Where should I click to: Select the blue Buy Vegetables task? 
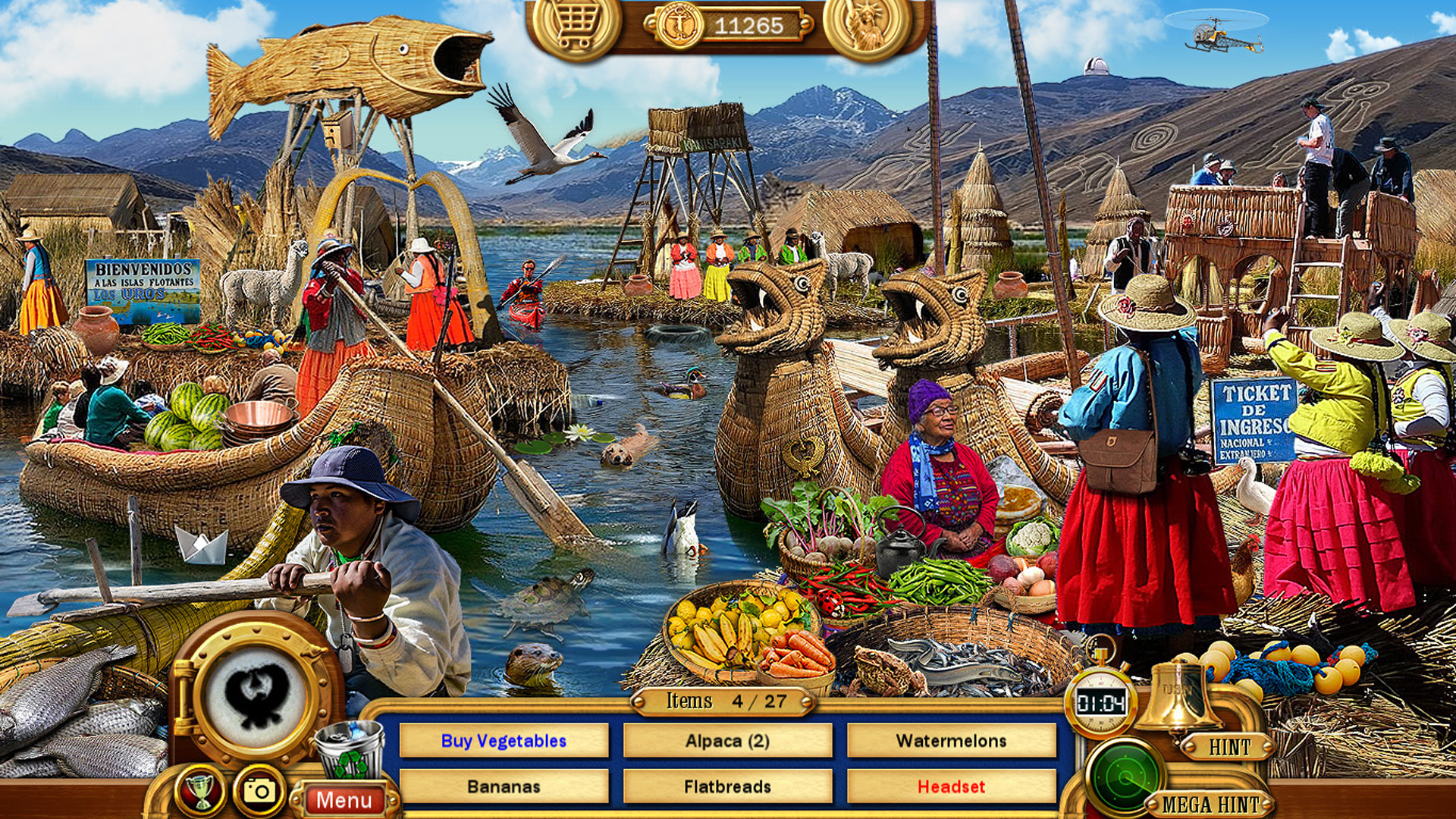click(504, 742)
